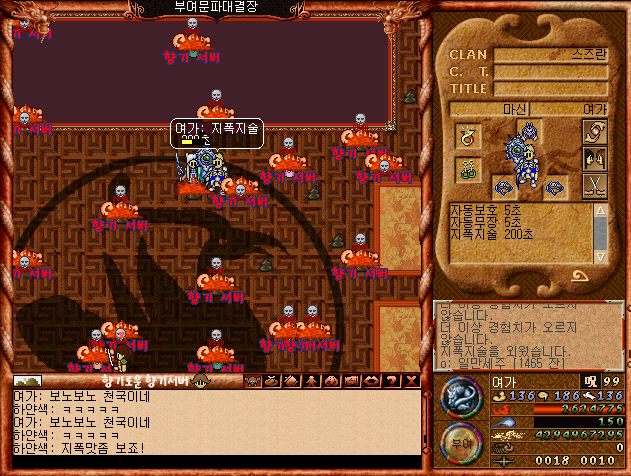
Task: Open the two-faces button in the character panel
Action: coord(593,159)
